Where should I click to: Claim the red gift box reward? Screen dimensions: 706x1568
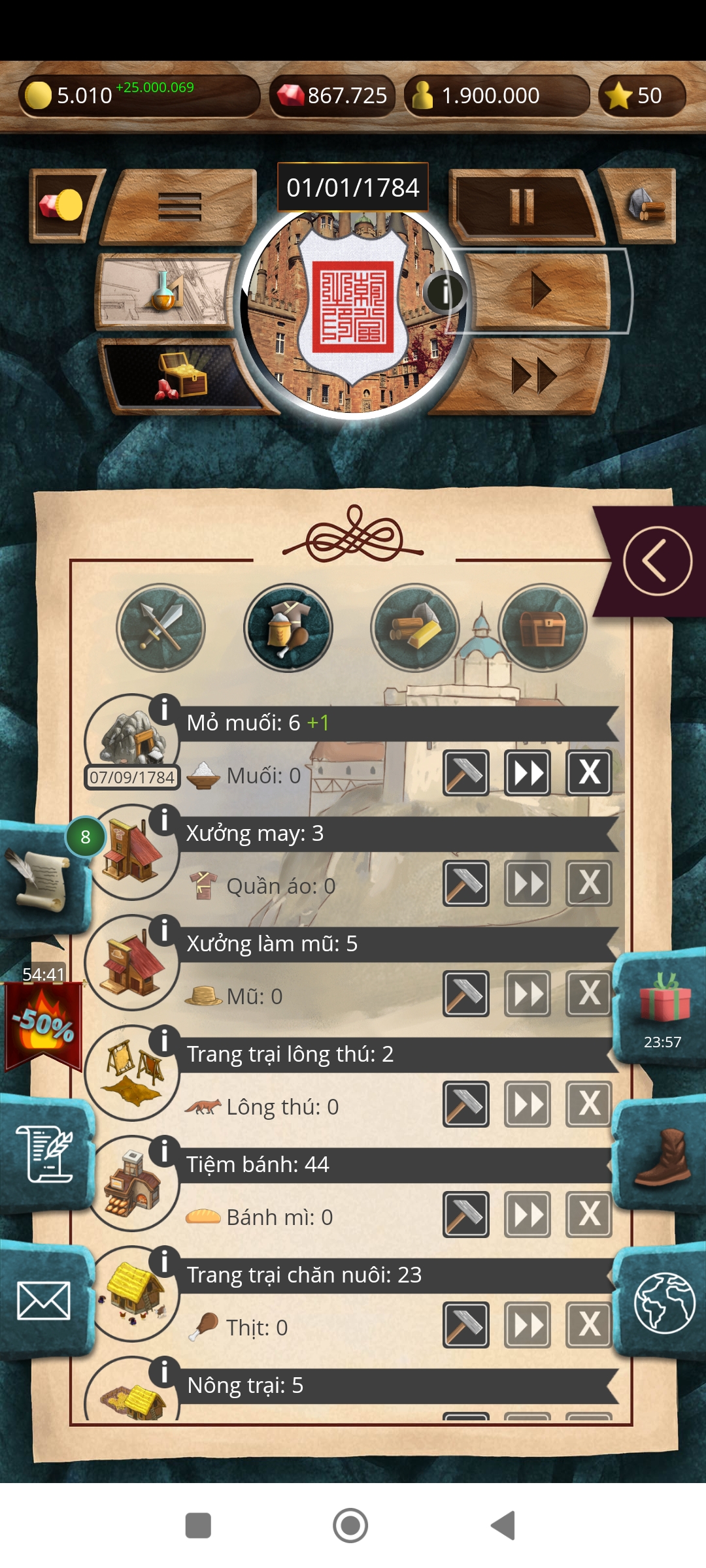(664, 1000)
